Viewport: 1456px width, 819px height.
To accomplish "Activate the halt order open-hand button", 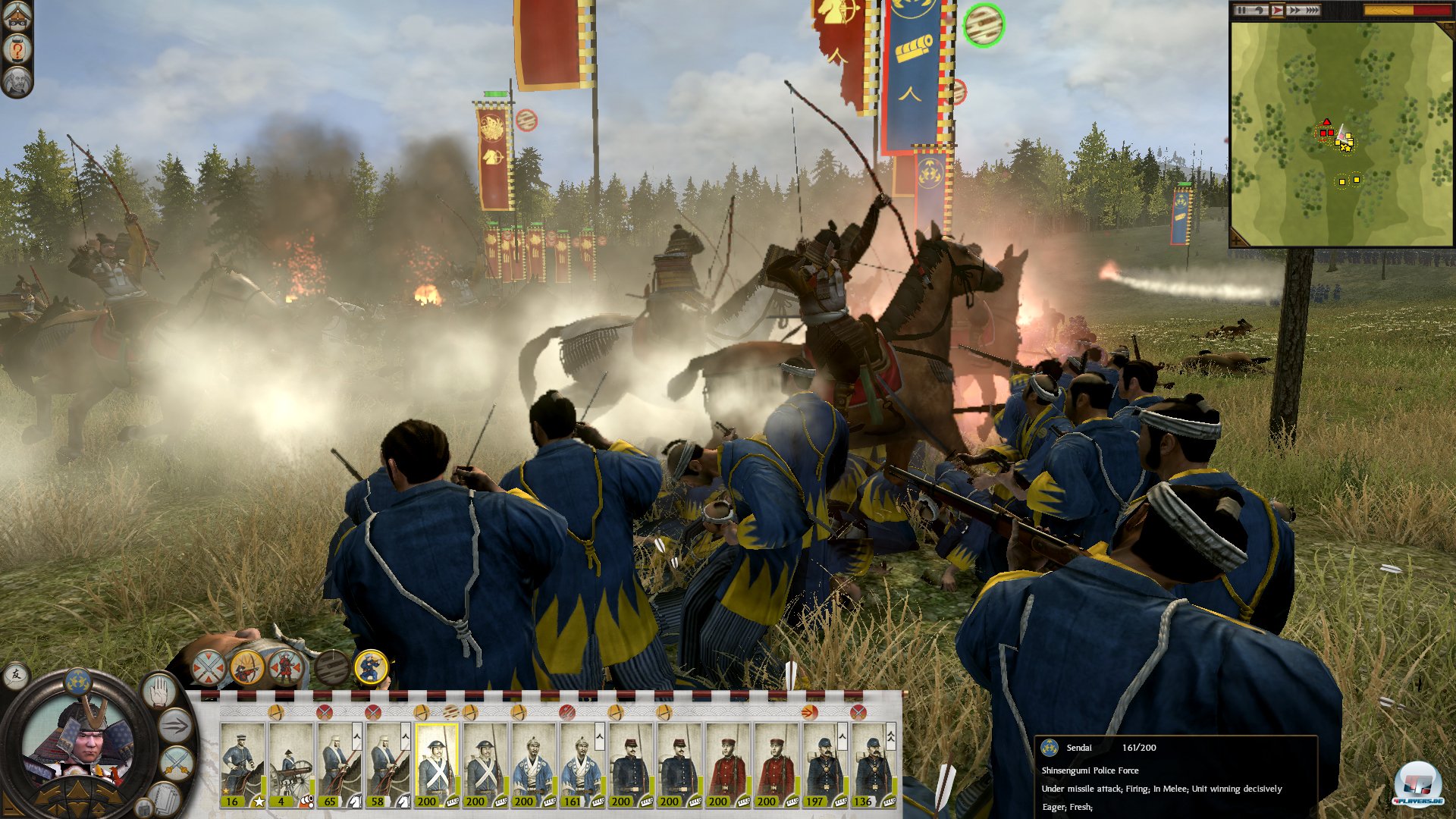I will click(158, 691).
